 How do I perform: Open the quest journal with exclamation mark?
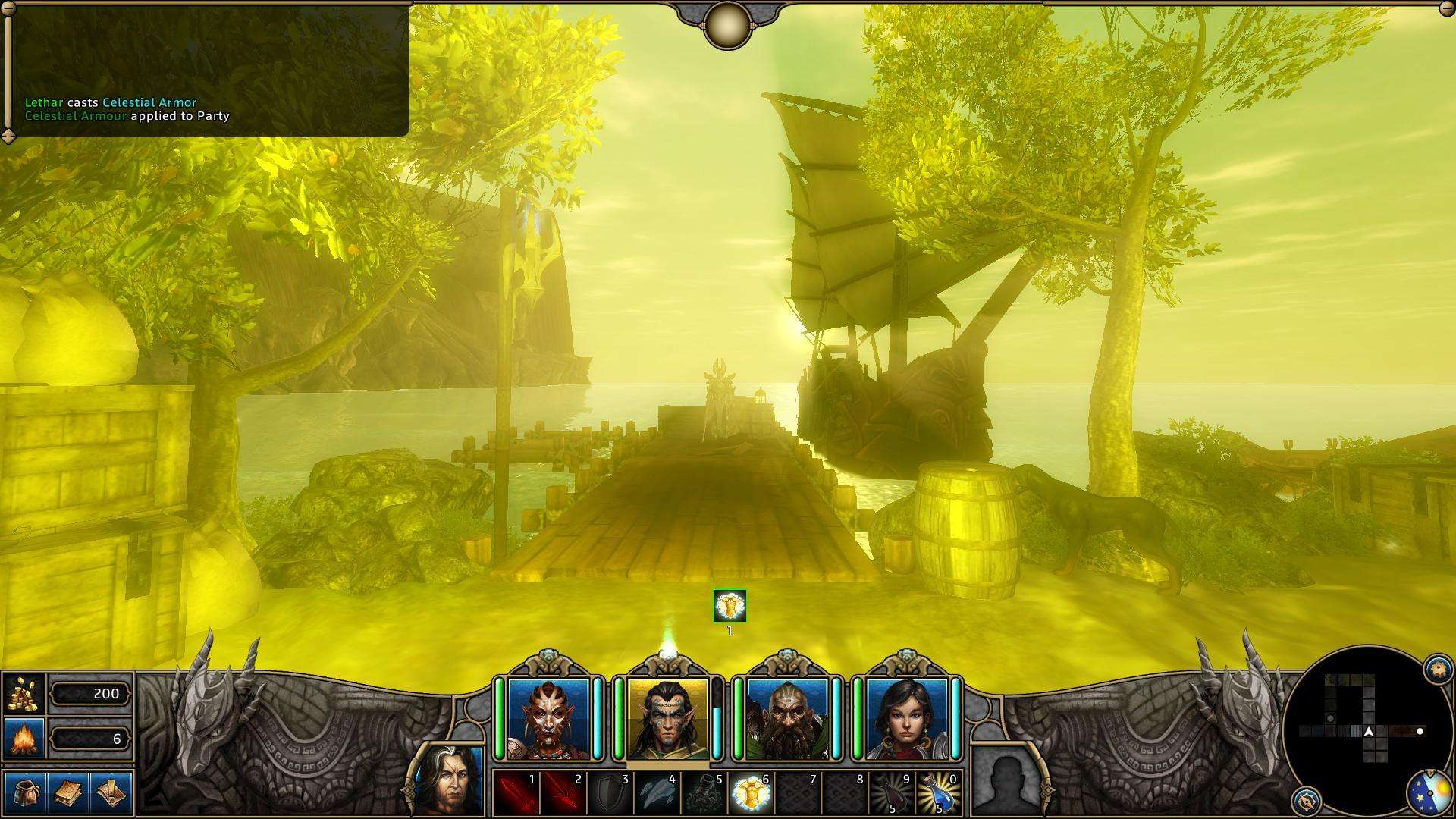111,792
